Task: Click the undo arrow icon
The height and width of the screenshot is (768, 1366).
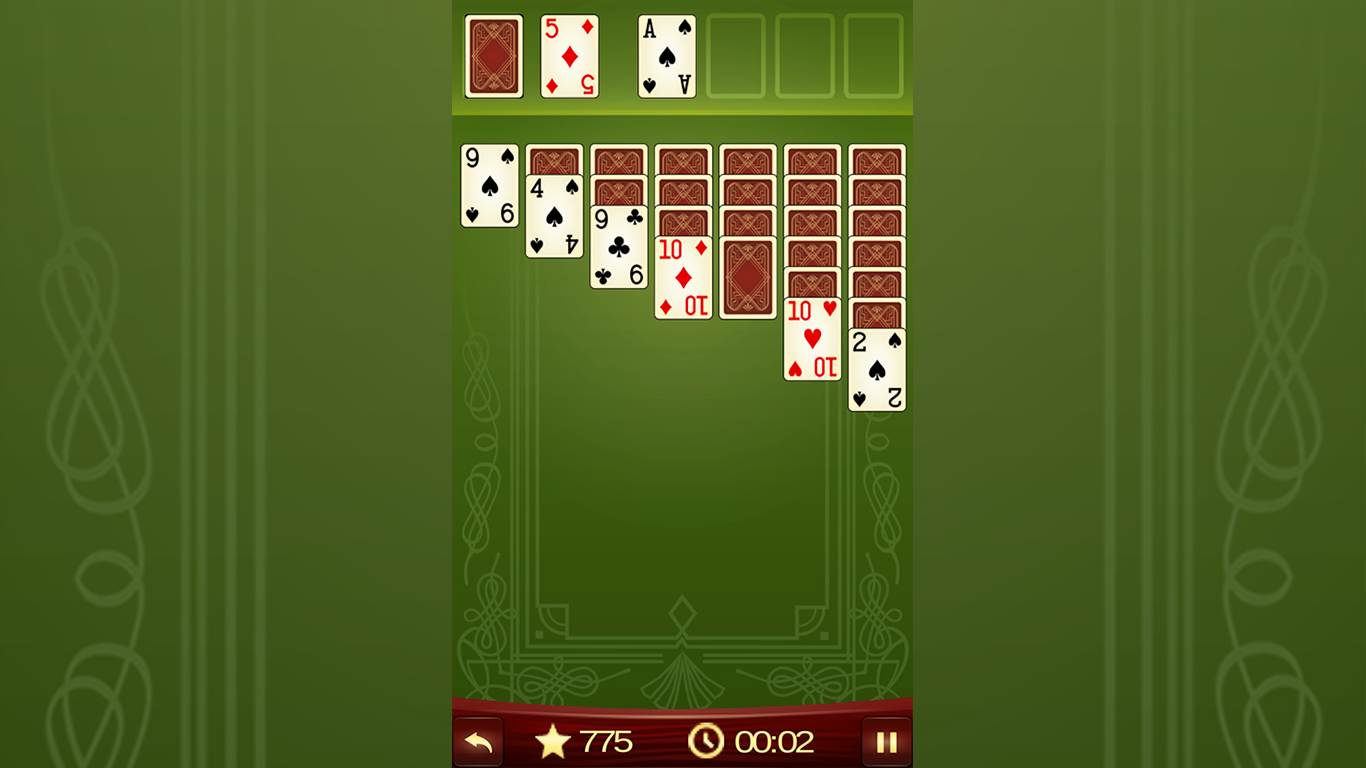Action: point(478,741)
